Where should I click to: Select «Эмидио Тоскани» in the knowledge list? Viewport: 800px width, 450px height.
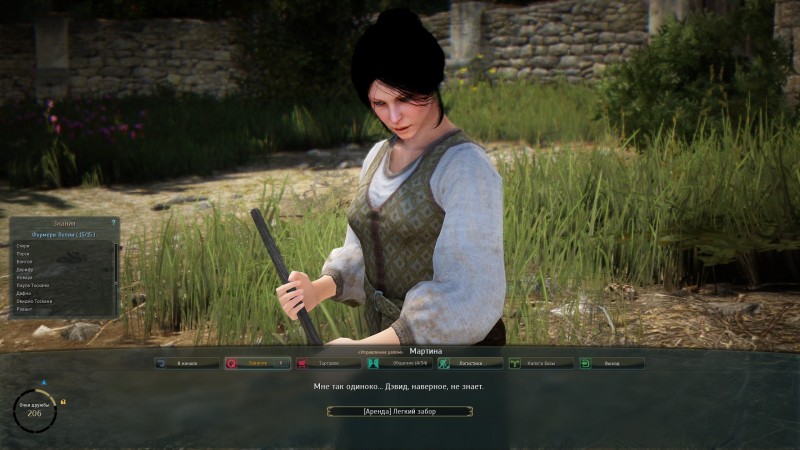click(35, 301)
